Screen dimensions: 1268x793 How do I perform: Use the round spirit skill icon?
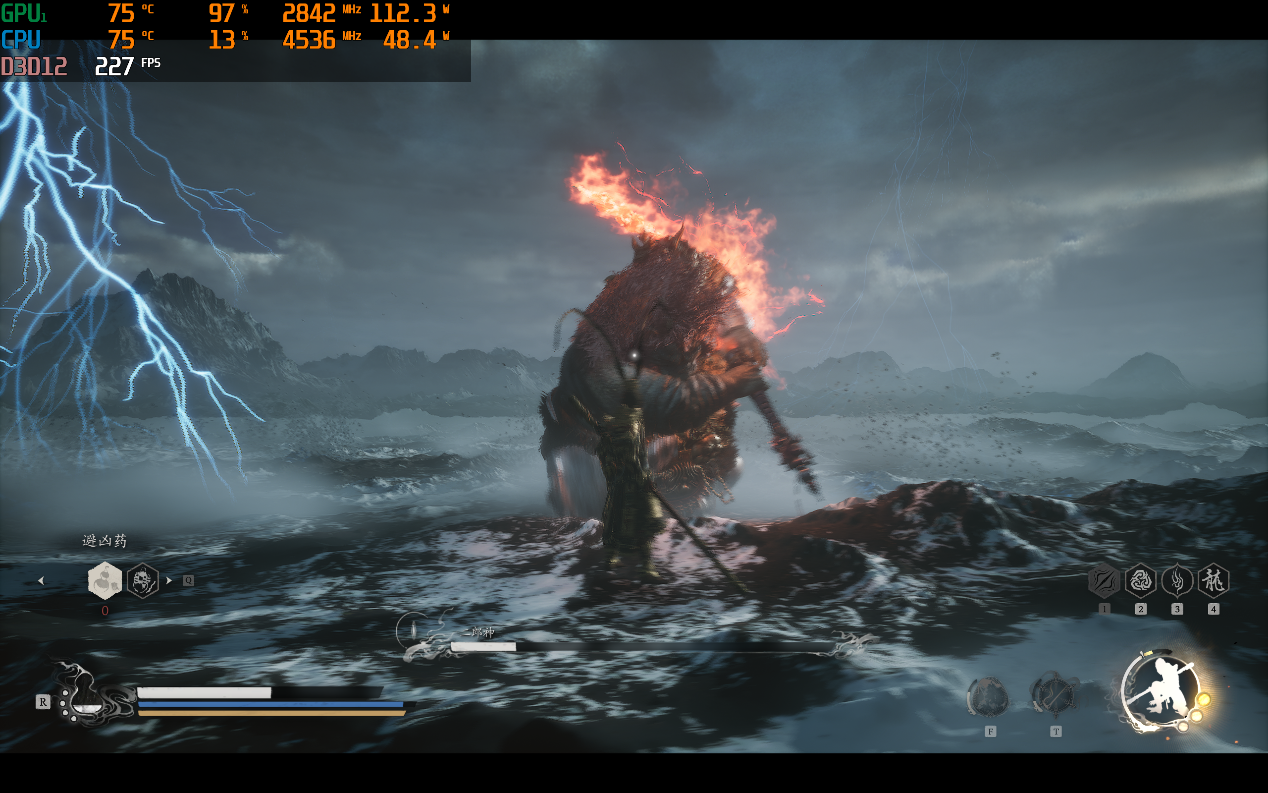pos(989,696)
